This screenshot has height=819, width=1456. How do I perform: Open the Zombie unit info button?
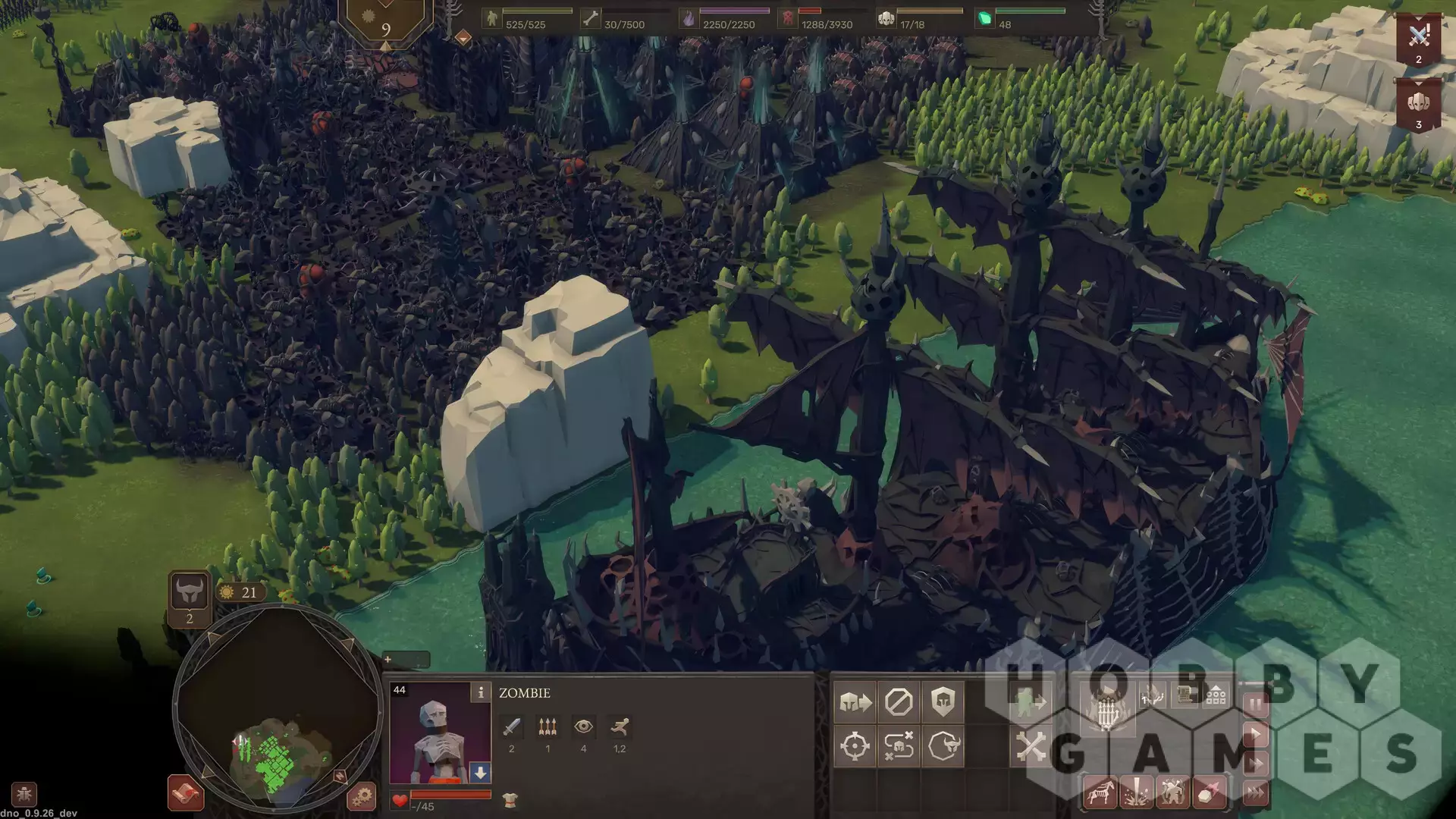[480, 692]
